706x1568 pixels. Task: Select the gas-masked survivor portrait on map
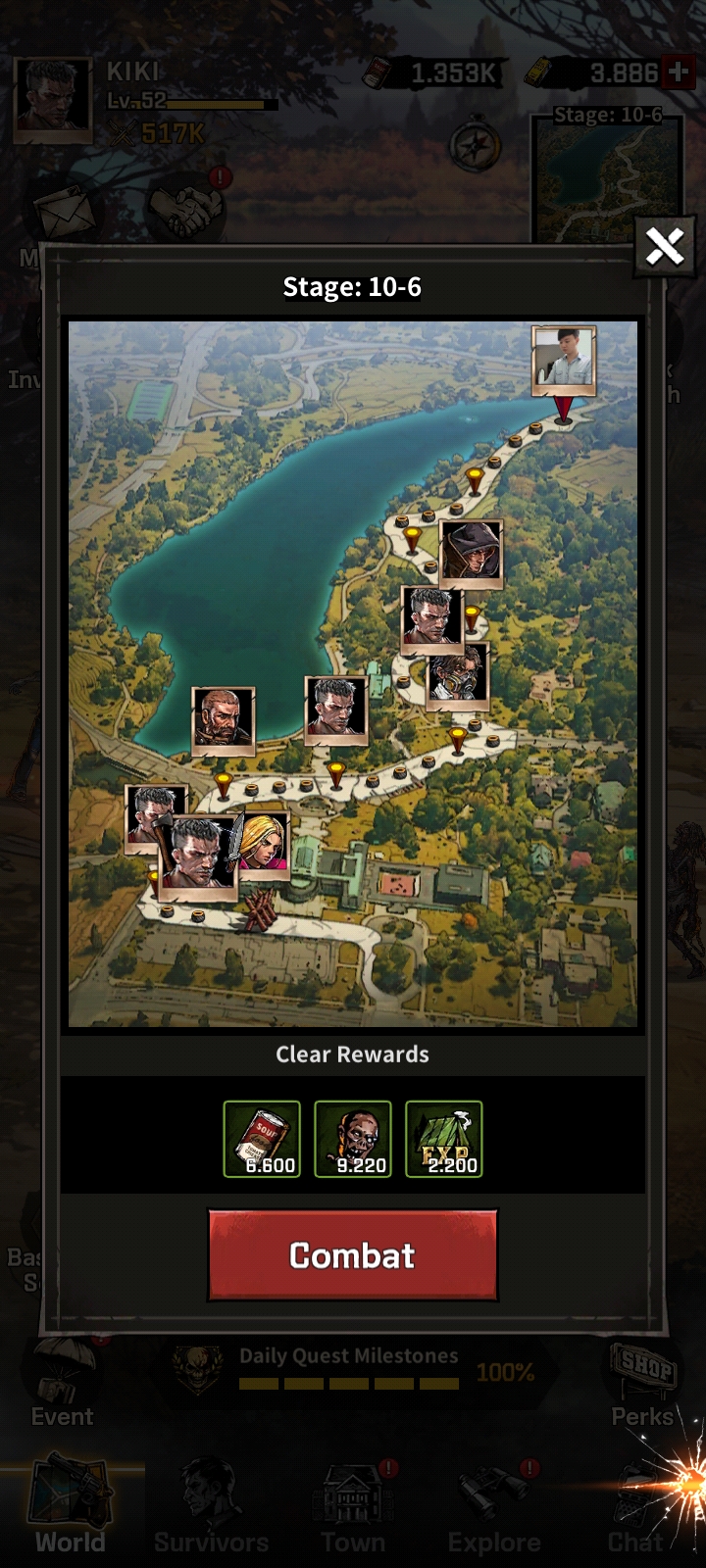coord(458,676)
